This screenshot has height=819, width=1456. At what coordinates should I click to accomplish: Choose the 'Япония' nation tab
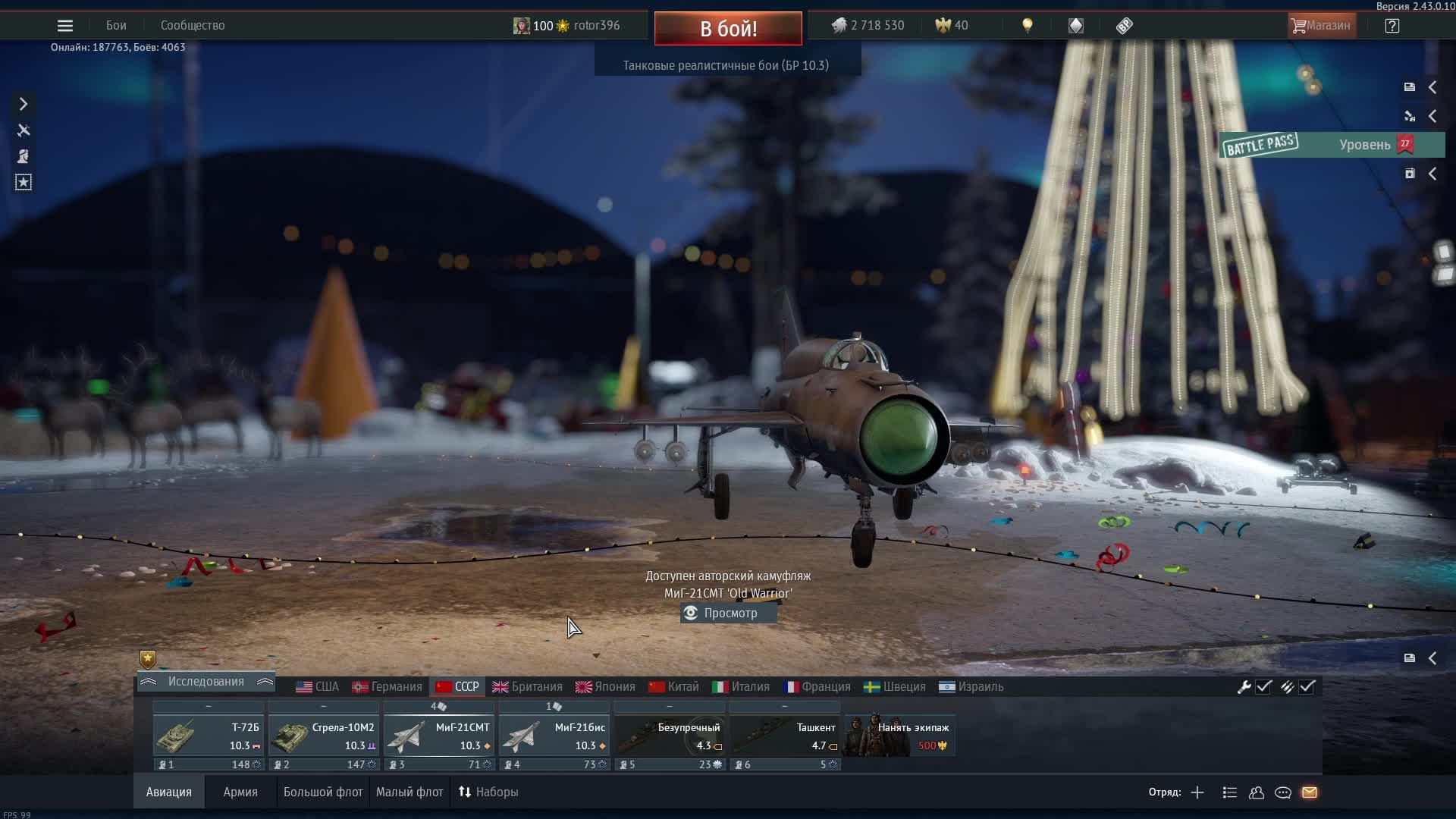[x=605, y=687]
